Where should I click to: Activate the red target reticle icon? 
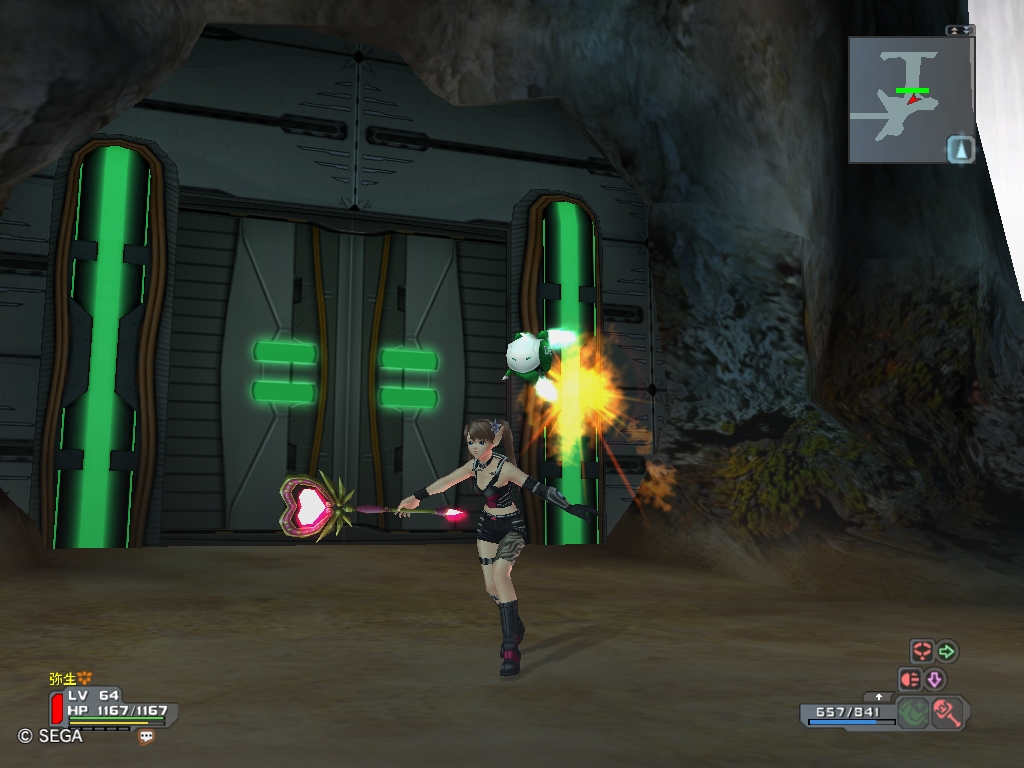(921, 652)
